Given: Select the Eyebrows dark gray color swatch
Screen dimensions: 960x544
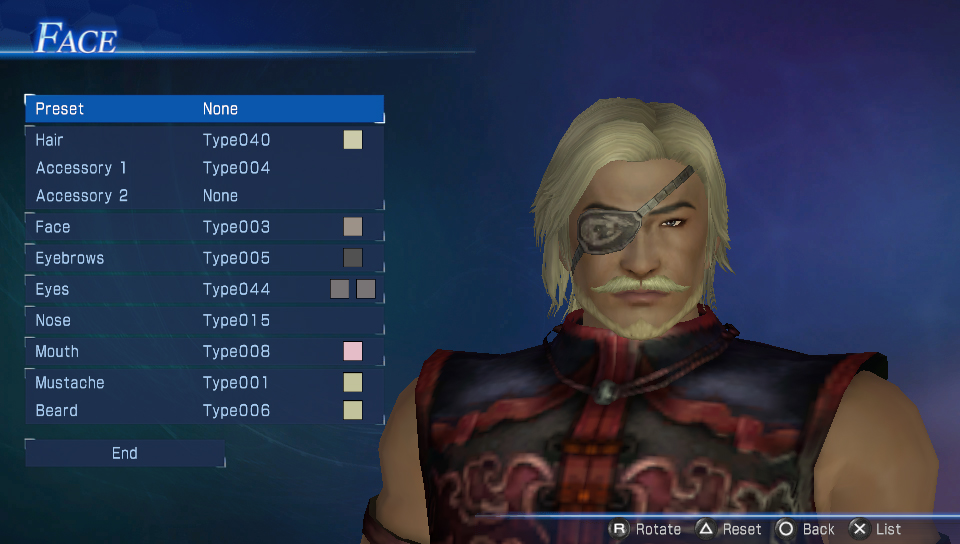Looking at the screenshot, I should (353, 258).
